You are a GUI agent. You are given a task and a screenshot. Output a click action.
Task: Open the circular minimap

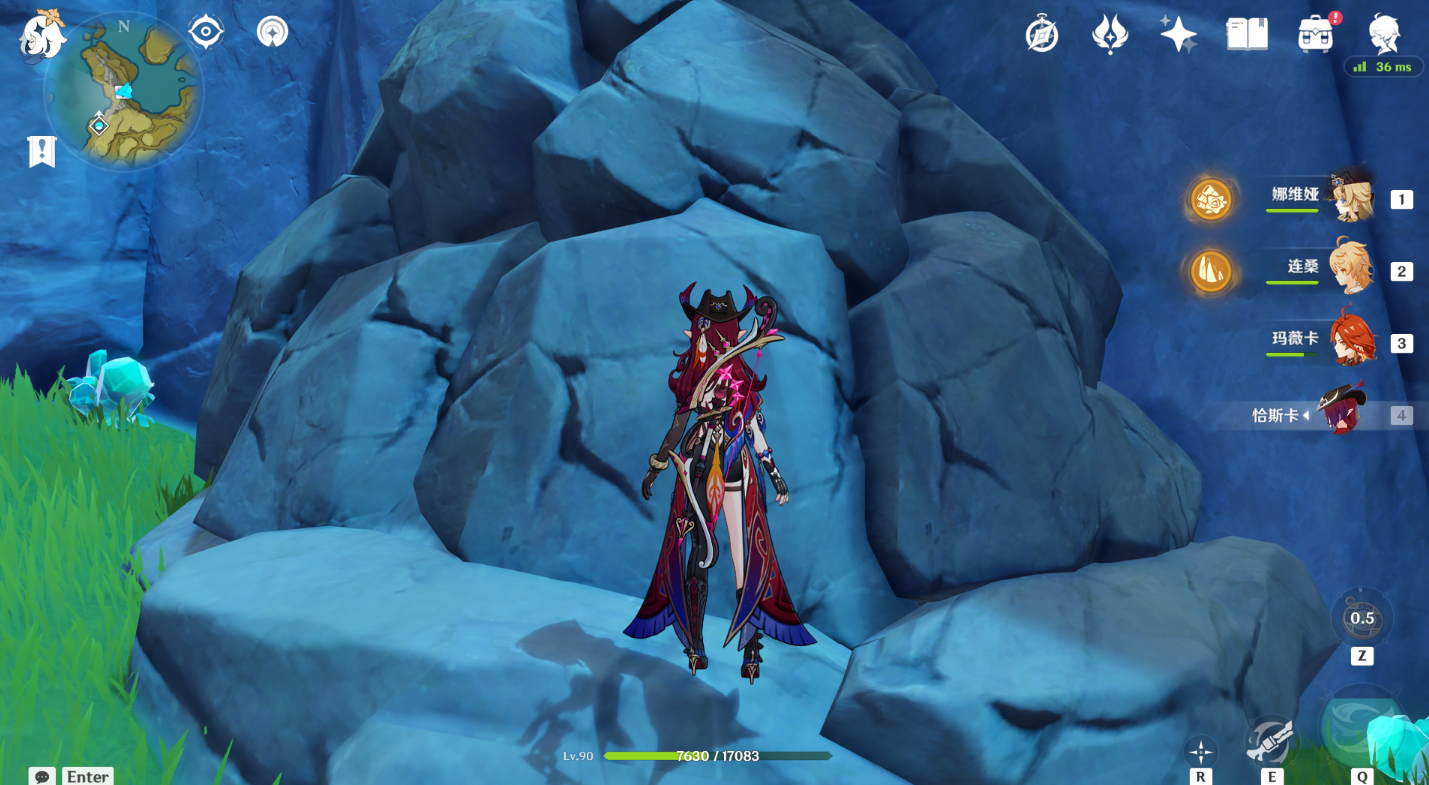point(123,92)
